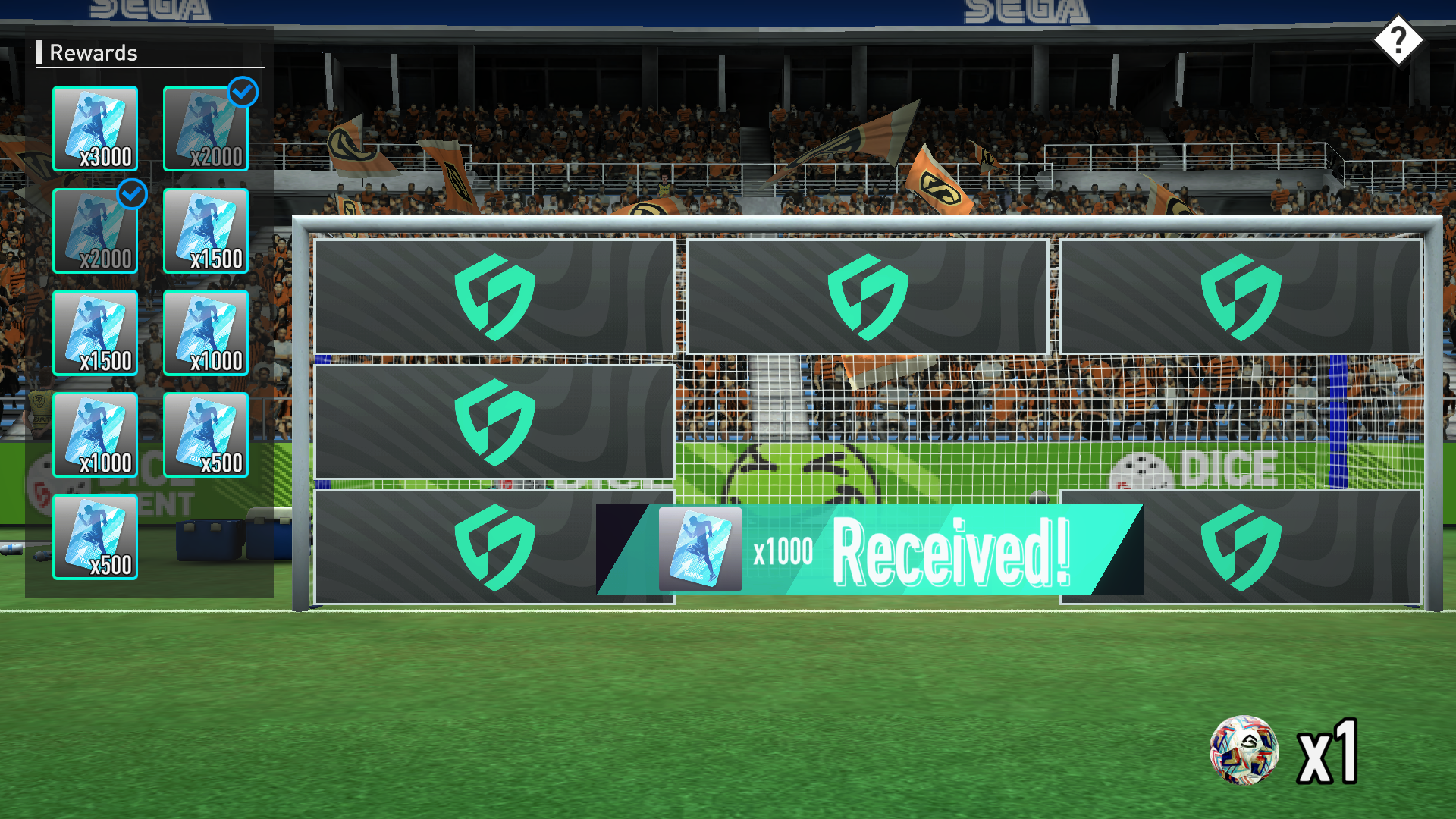
Task: Select the bottom-right shield target panel
Action: point(1244,546)
